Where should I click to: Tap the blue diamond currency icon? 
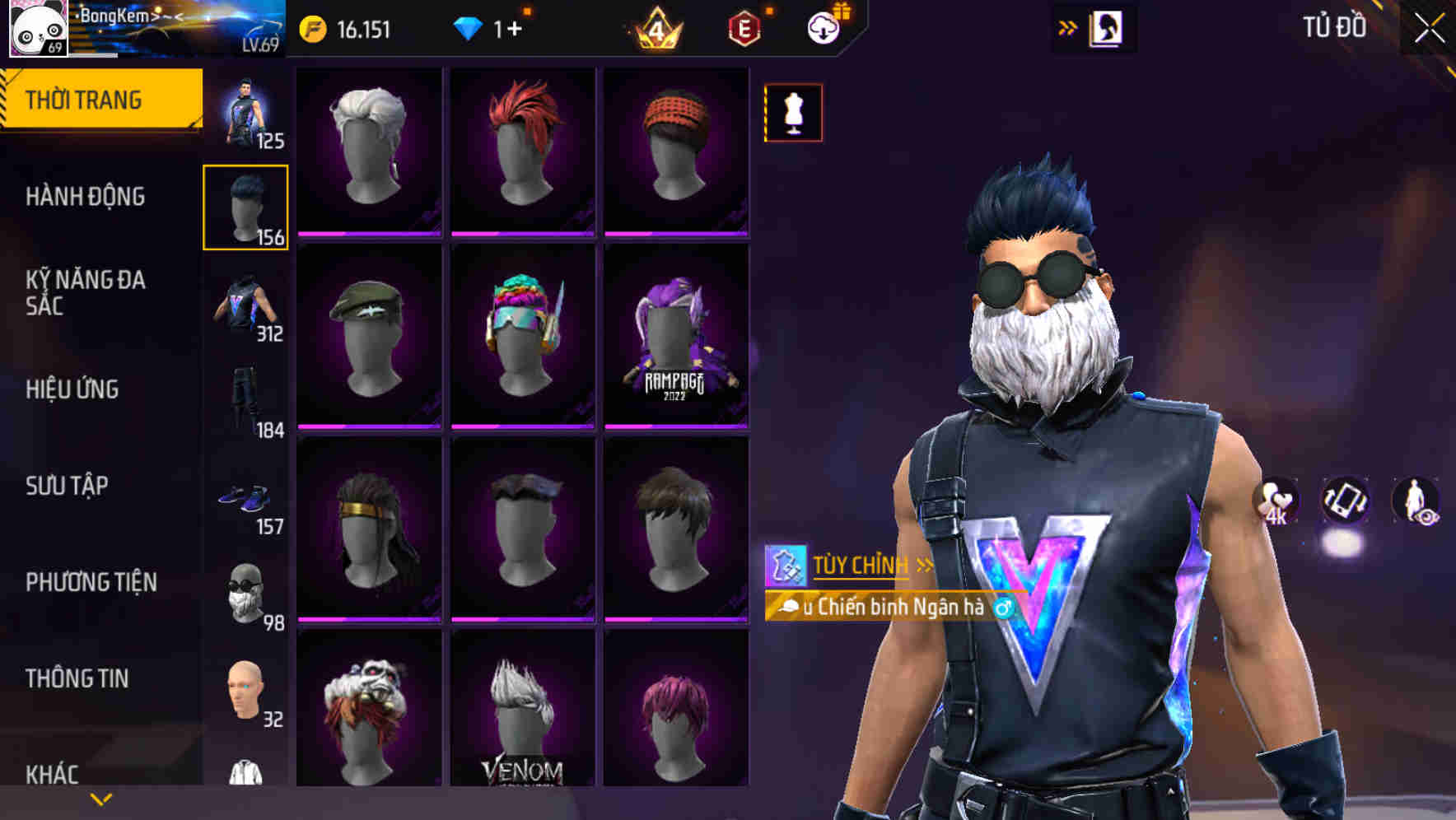click(x=469, y=27)
